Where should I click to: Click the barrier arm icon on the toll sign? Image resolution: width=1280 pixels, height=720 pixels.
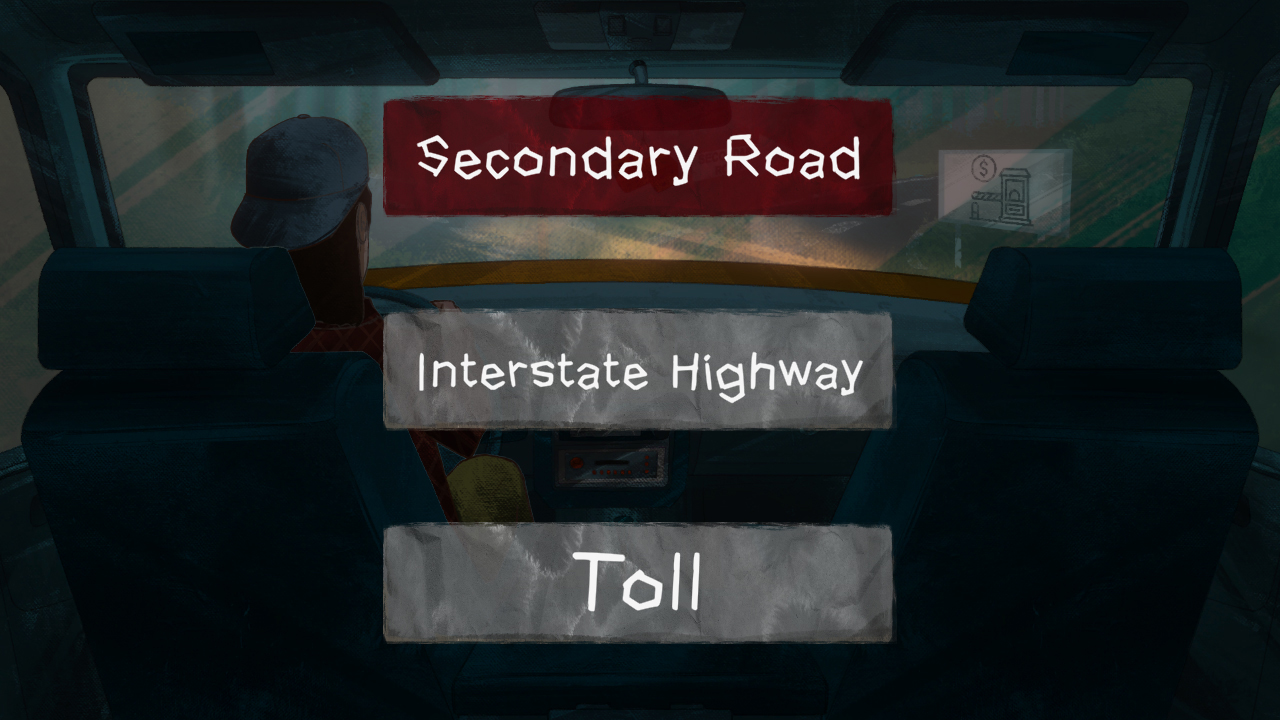[987, 196]
